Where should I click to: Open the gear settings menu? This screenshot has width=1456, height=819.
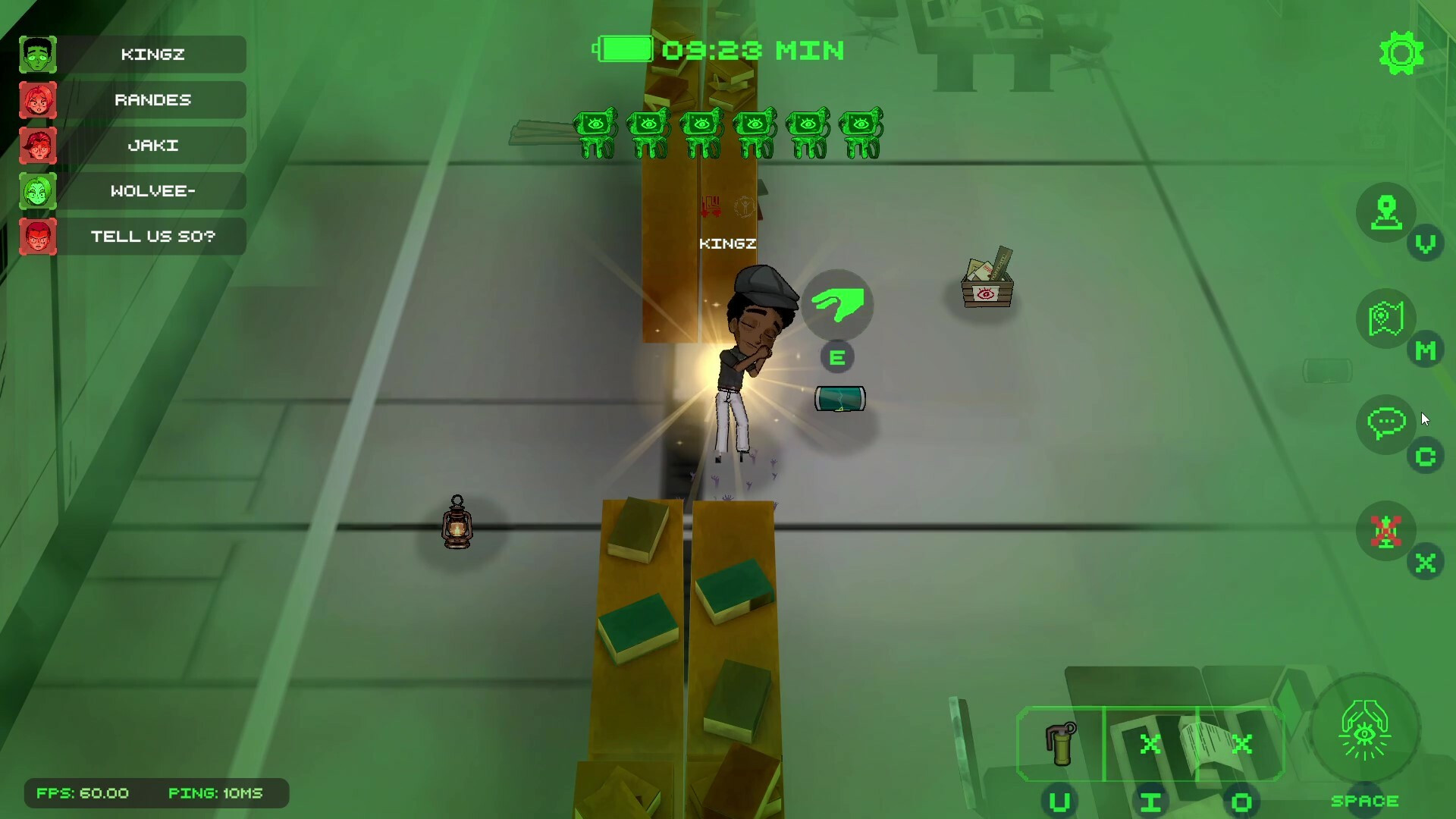click(x=1401, y=53)
